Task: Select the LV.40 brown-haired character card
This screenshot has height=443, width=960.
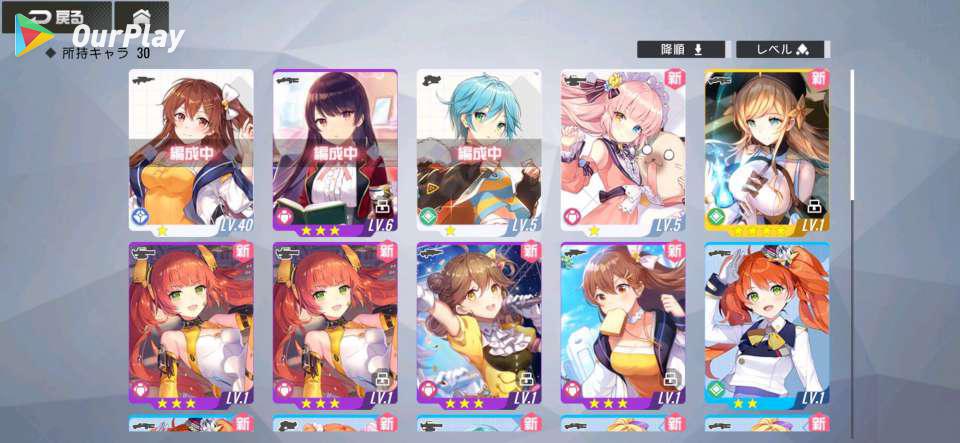Action: pos(191,152)
